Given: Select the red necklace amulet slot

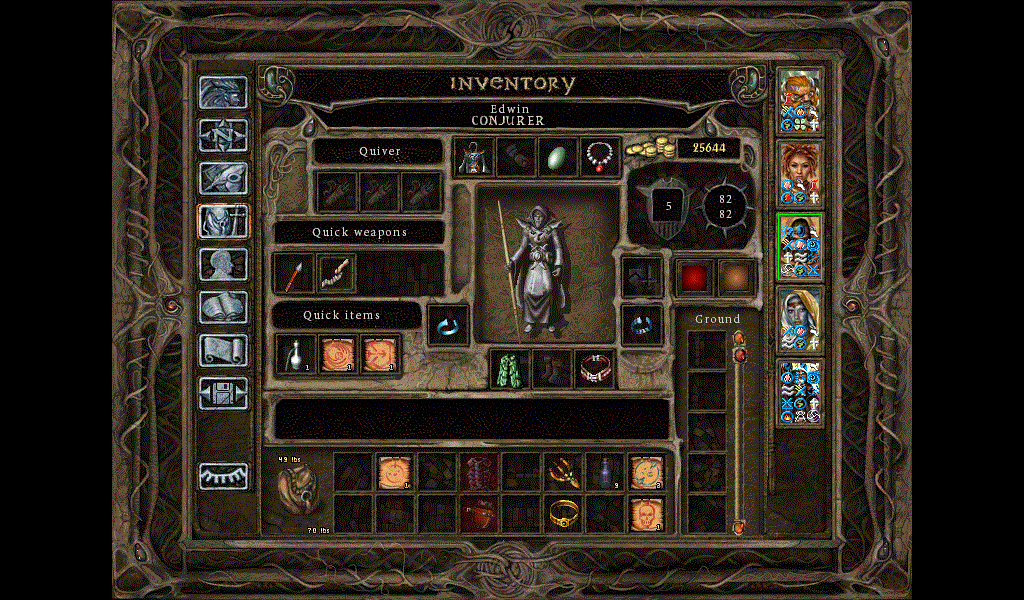Looking at the screenshot, I should coord(600,157).
